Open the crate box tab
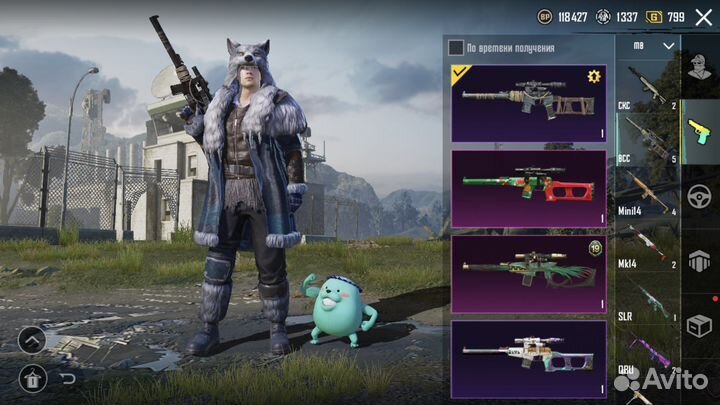Screen dimensions: 720x405 point(700,323)
